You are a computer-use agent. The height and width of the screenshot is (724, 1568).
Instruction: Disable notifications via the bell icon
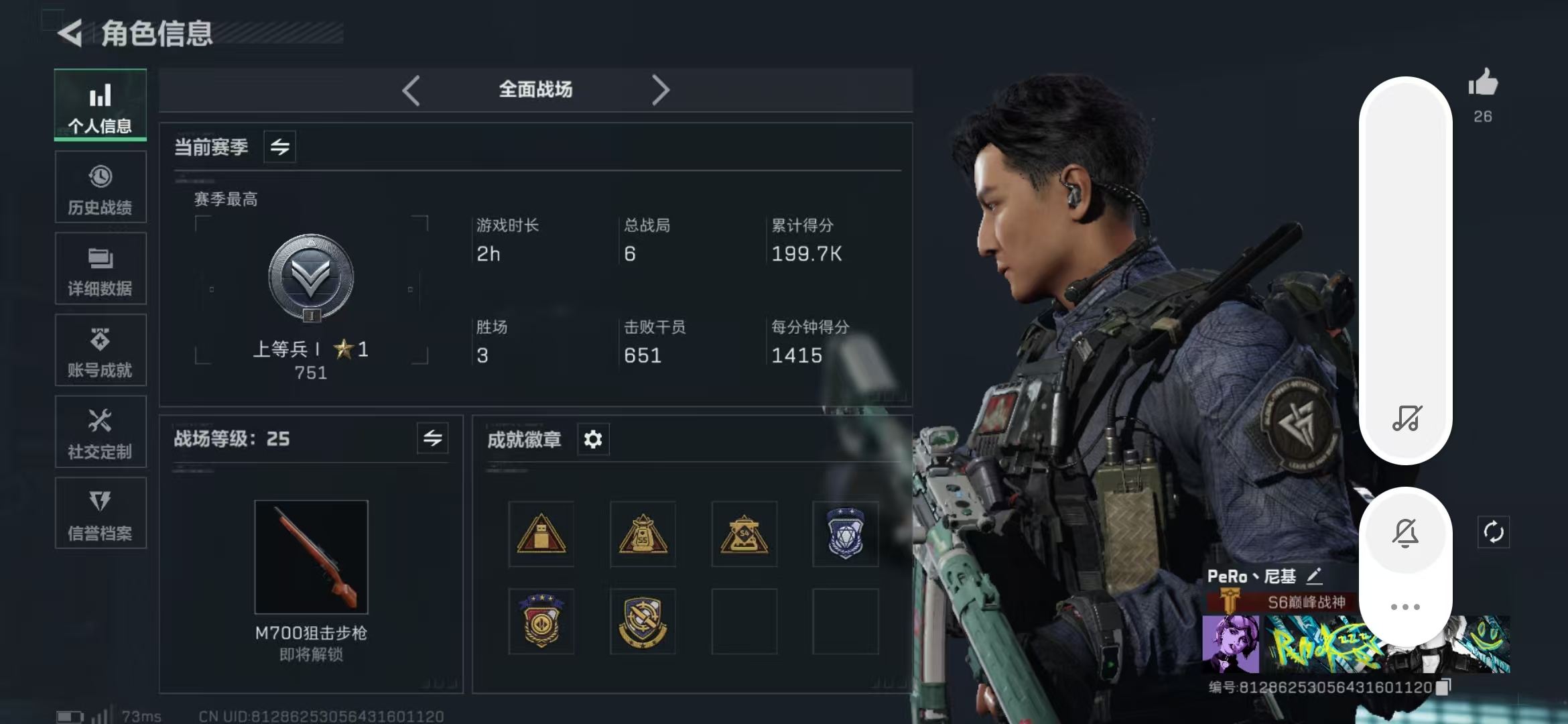[x=1406, y=532]
